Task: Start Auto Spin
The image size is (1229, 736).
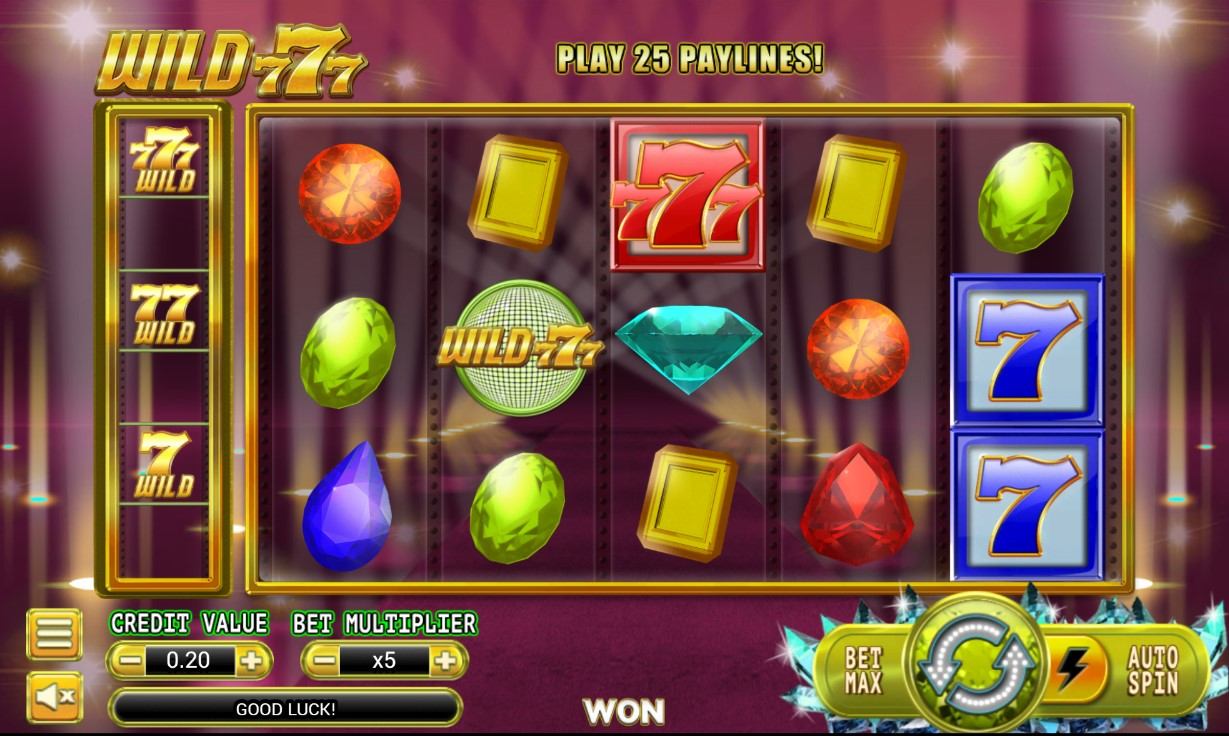Action: tap(1152, 670)
